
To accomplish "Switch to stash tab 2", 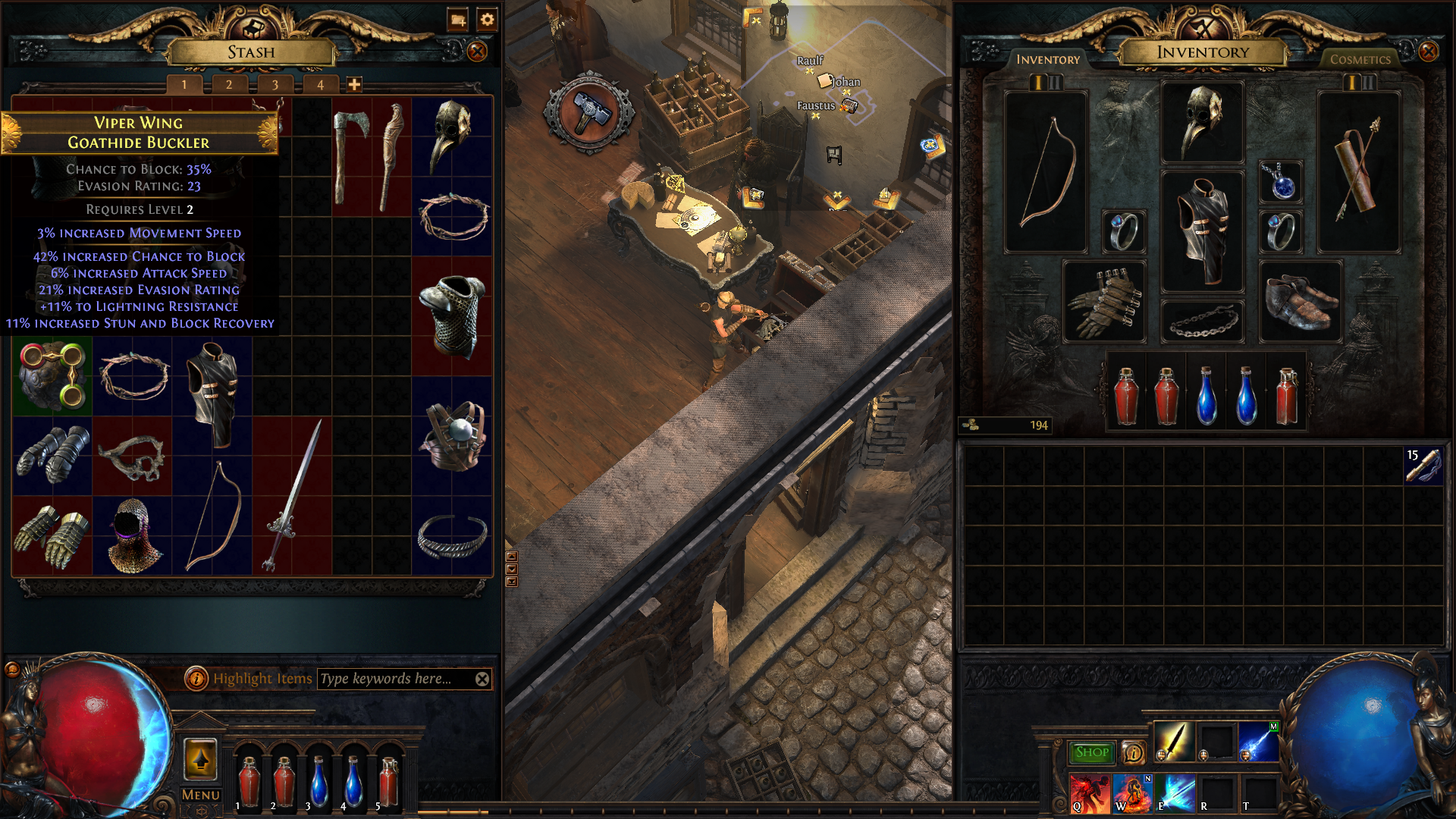I will click(x=229, y=85).
